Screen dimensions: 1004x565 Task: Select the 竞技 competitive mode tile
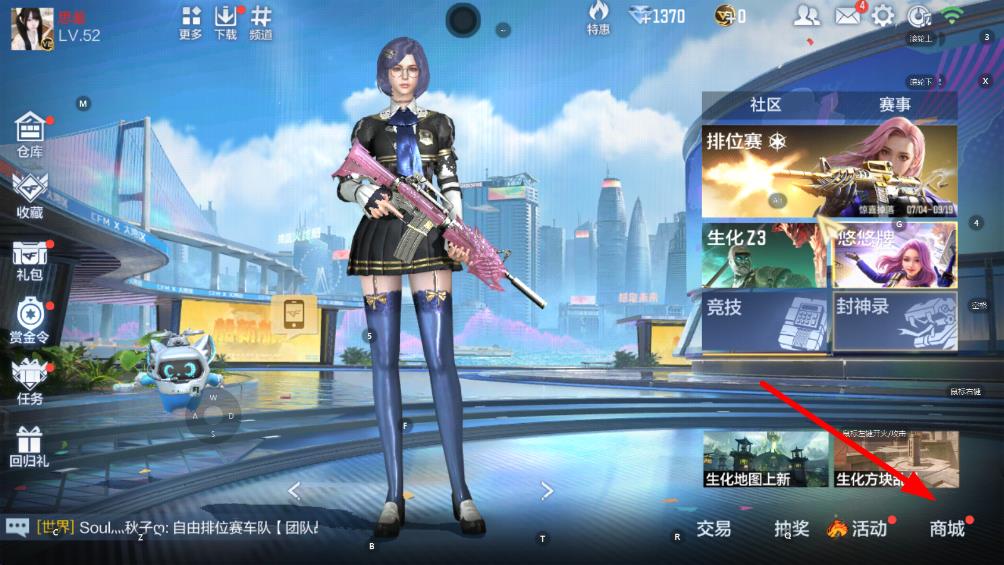pyautogui.click(x=765, y=322)
